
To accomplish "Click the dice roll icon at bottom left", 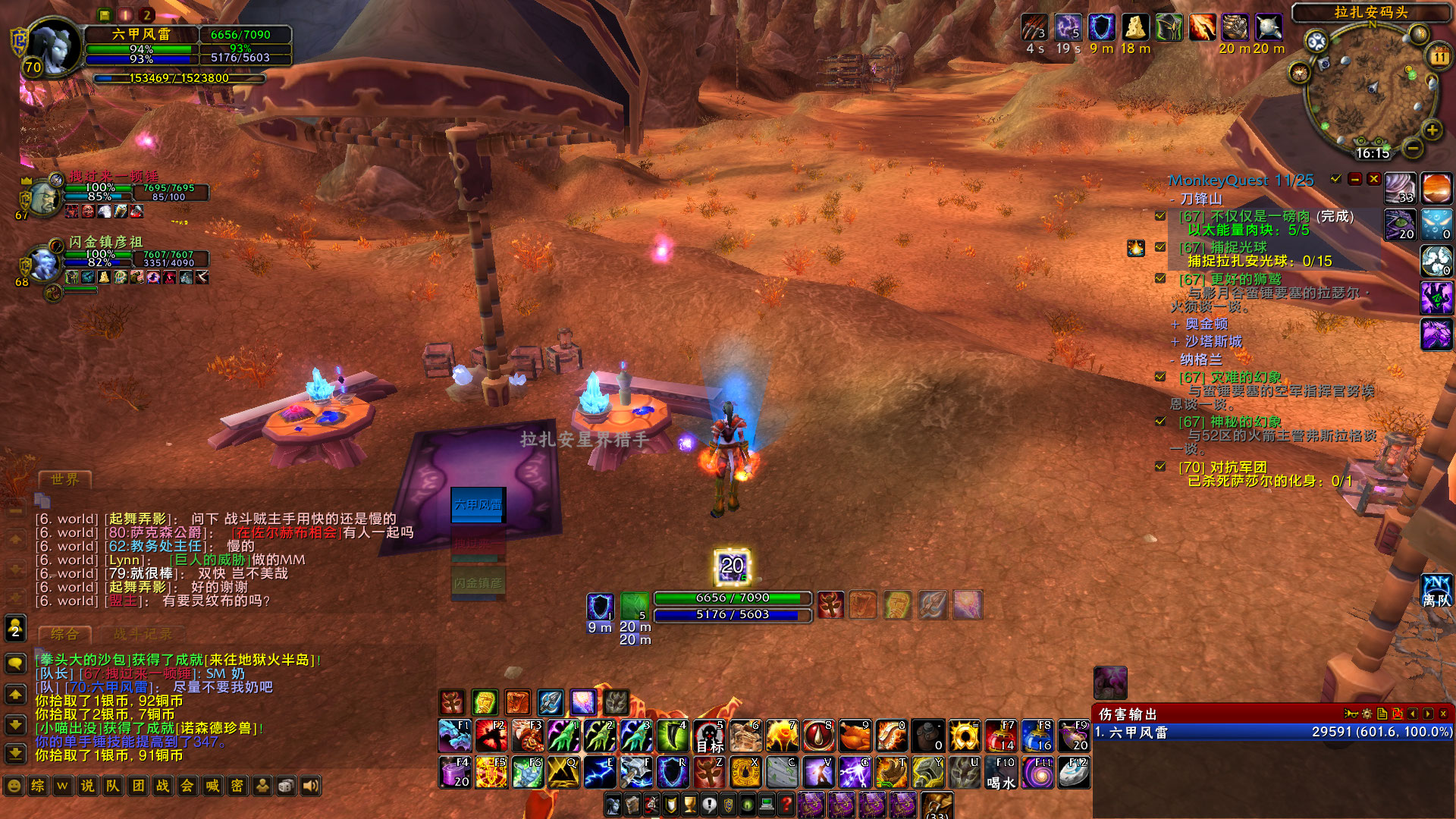I will point(286,787).
